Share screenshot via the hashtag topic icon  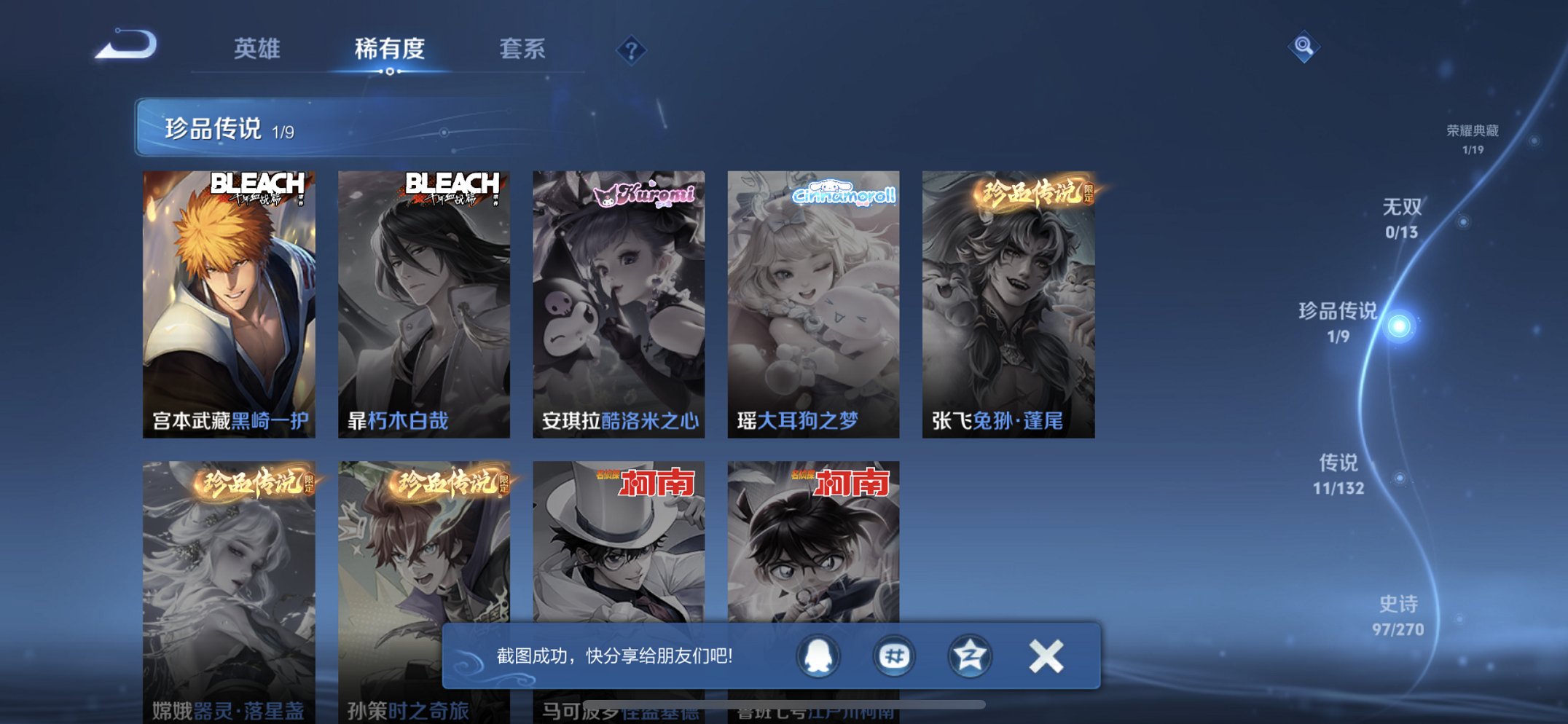click(x=894, y=655)
